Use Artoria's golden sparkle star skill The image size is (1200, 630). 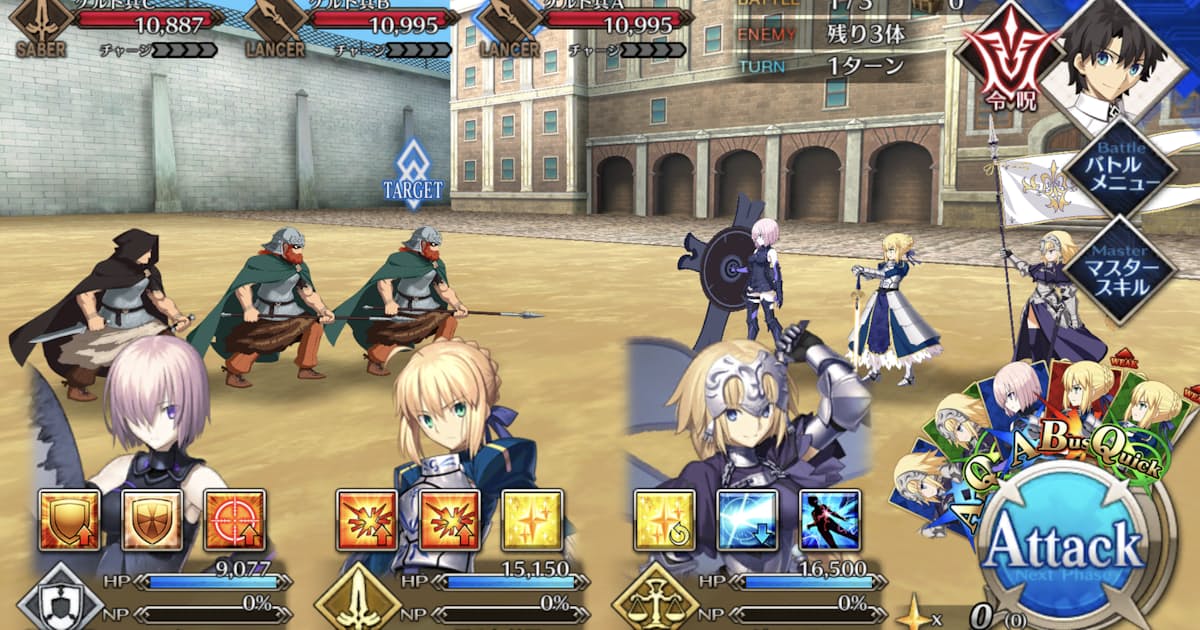[532, 520]
